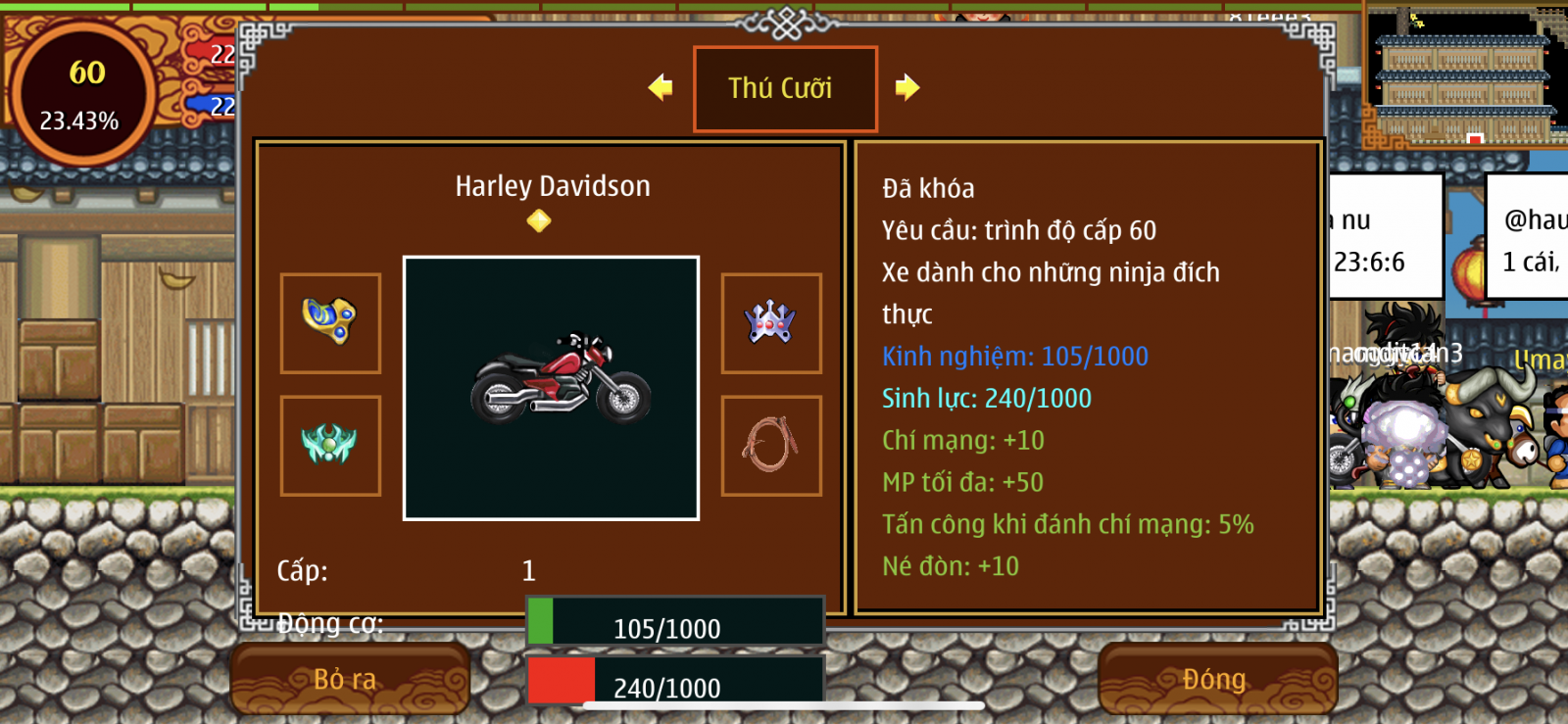Screen dimensions: 1568x724
Task: Select the Thú Cưỡi tab header
Action: point(785,89)
